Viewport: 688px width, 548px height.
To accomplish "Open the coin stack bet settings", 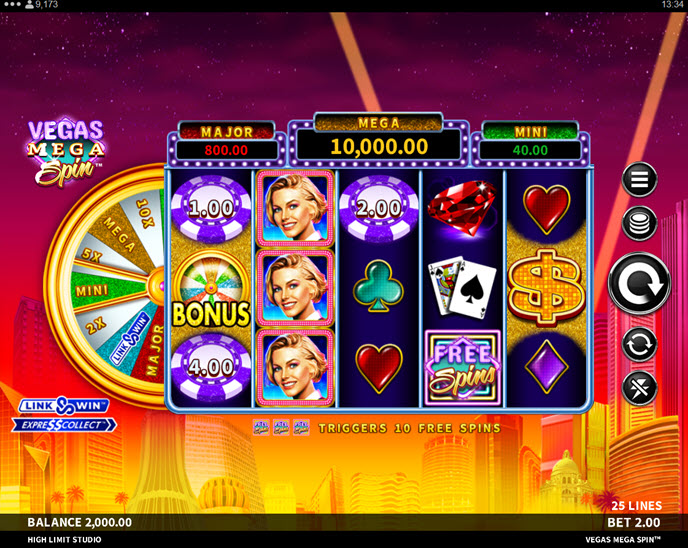I will coord(640,223).
